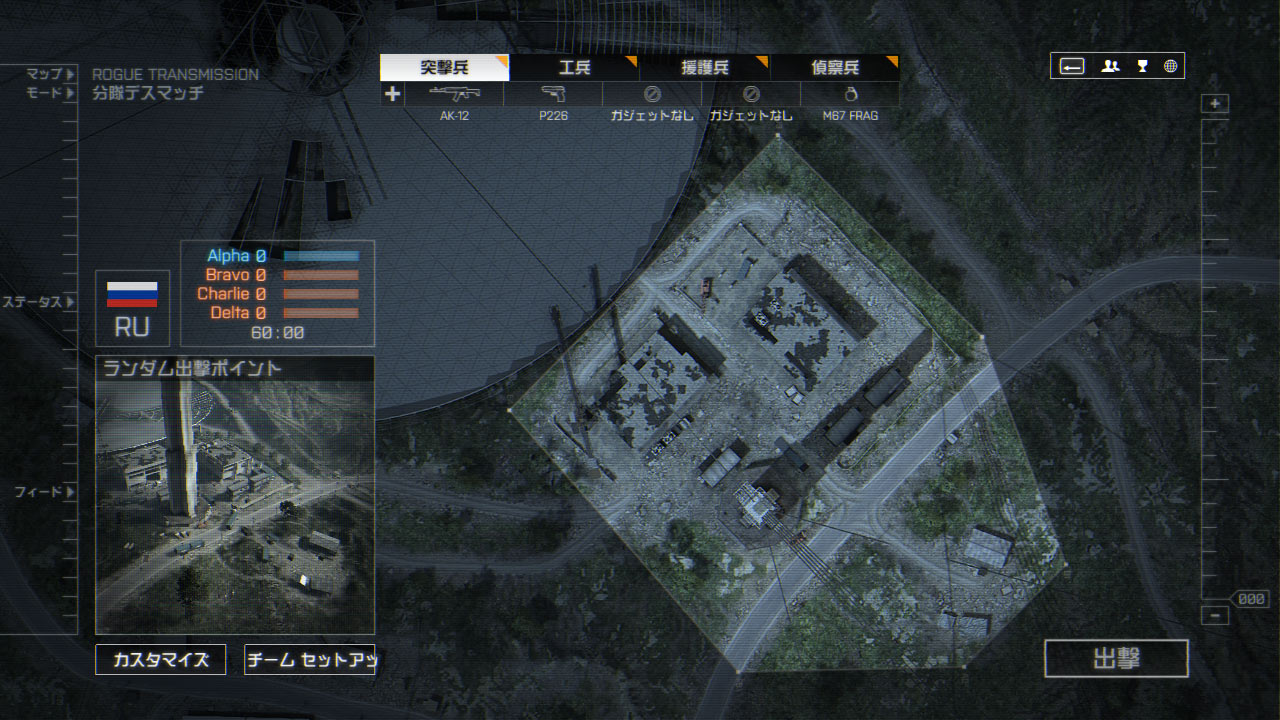Expand the ステータス status side panel
The height and width of the screenshot is (720, 1280).
pos(38,302)
